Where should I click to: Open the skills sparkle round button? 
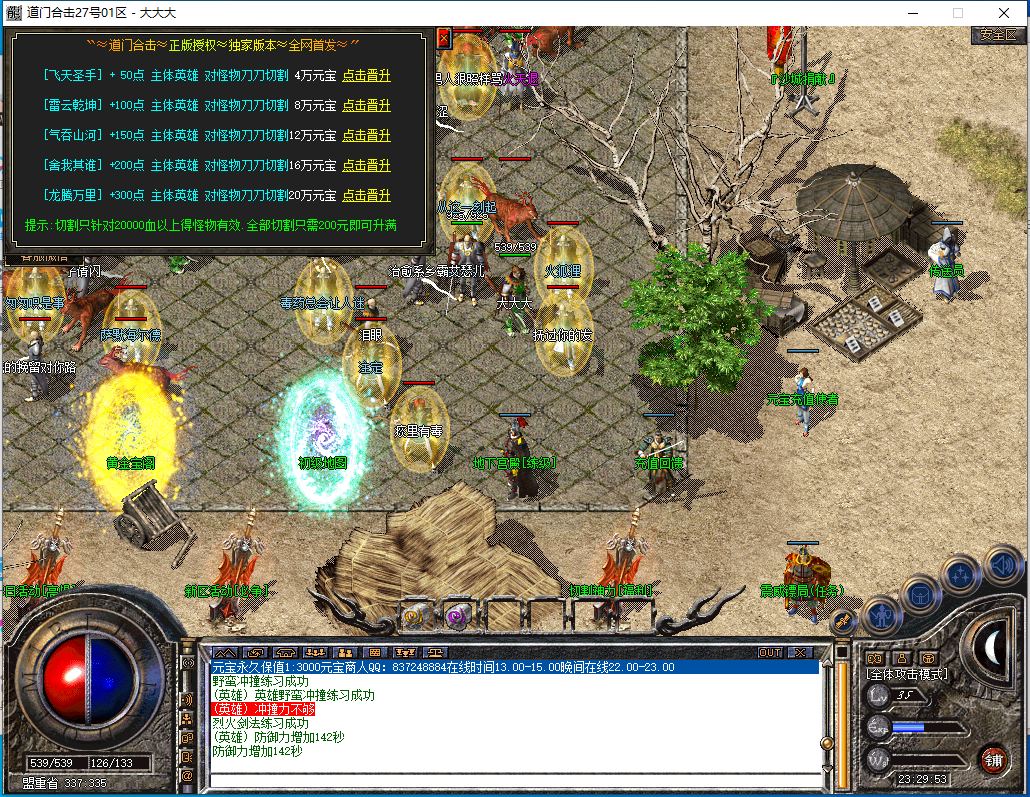click(x=961, y=574)
